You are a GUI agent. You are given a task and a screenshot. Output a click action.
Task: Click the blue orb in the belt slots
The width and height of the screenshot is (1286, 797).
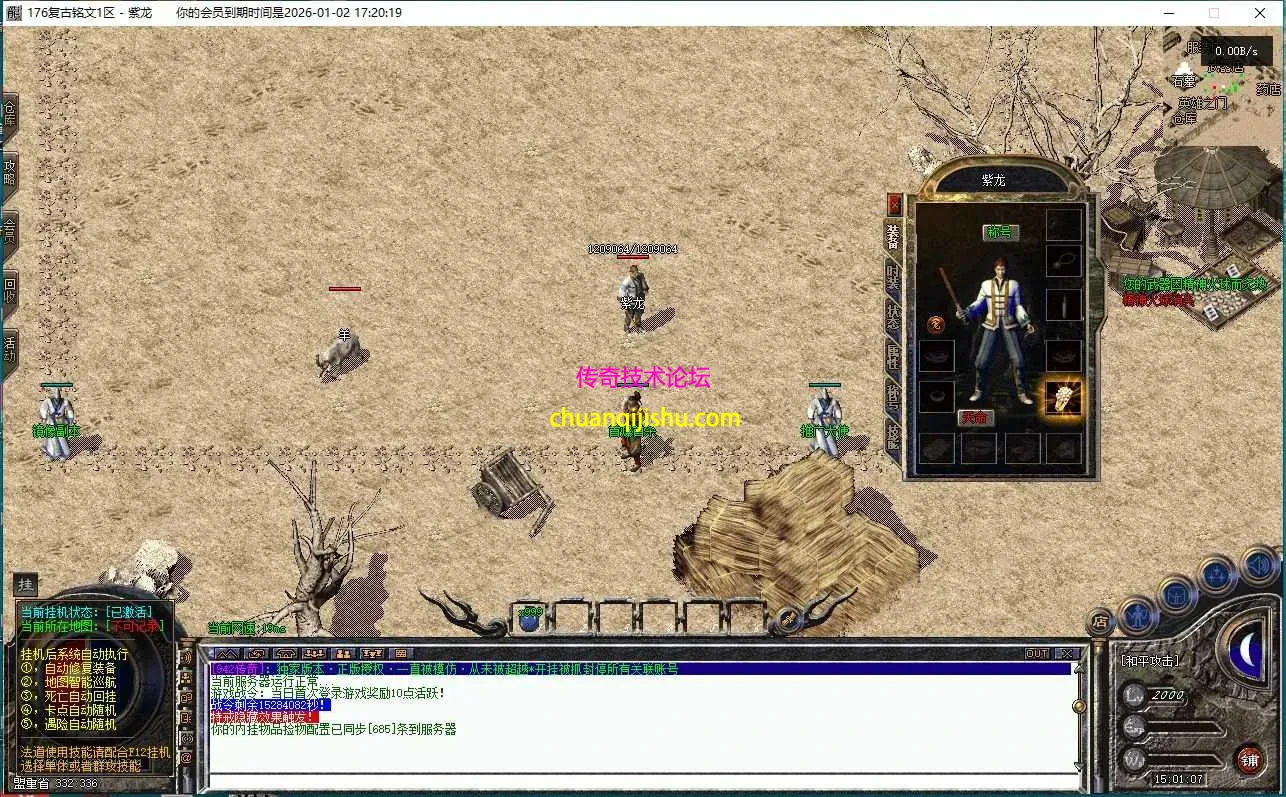click(x=528, y=619)
